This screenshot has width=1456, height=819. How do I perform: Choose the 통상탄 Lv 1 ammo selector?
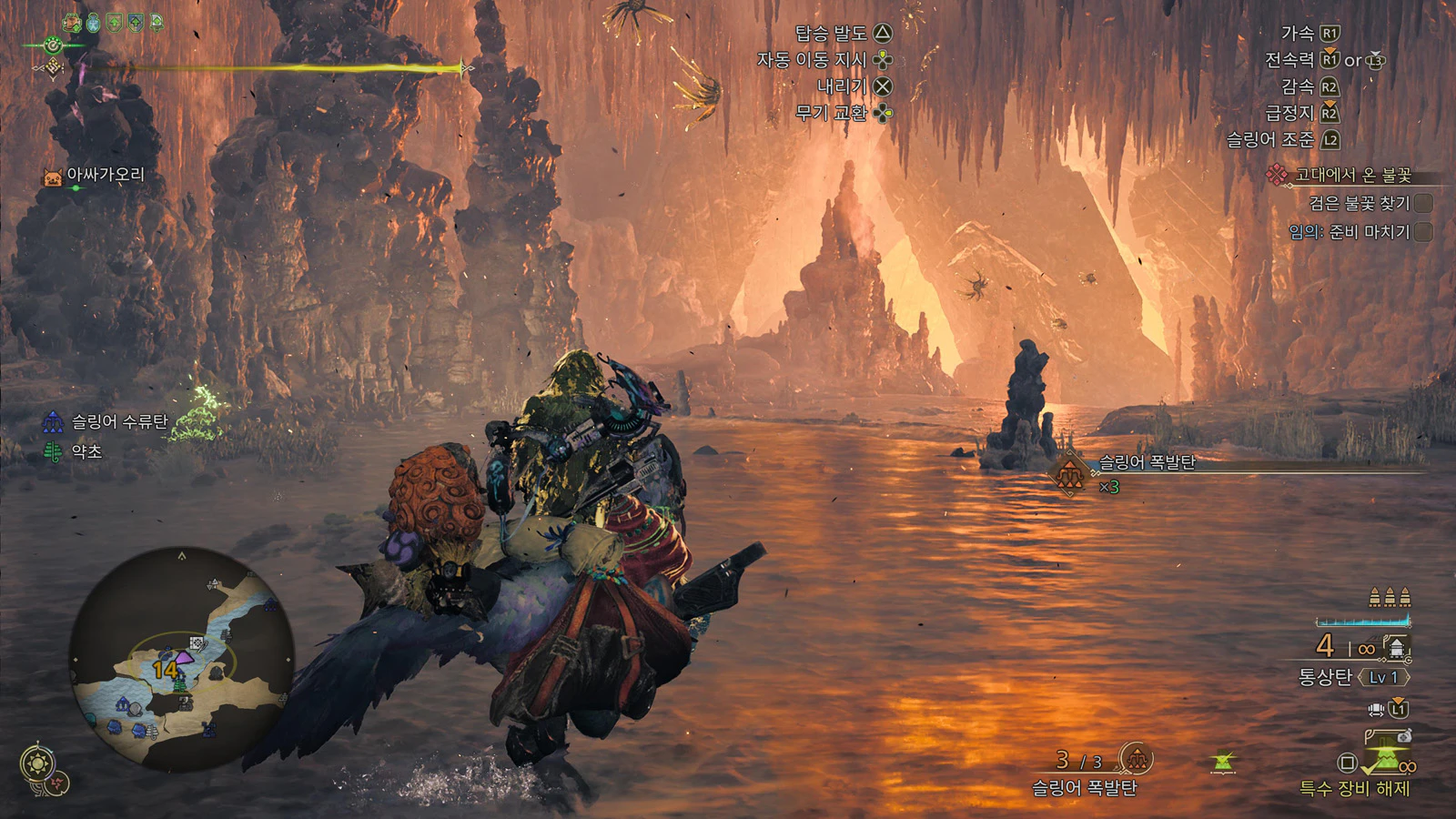coord(1353,677)
